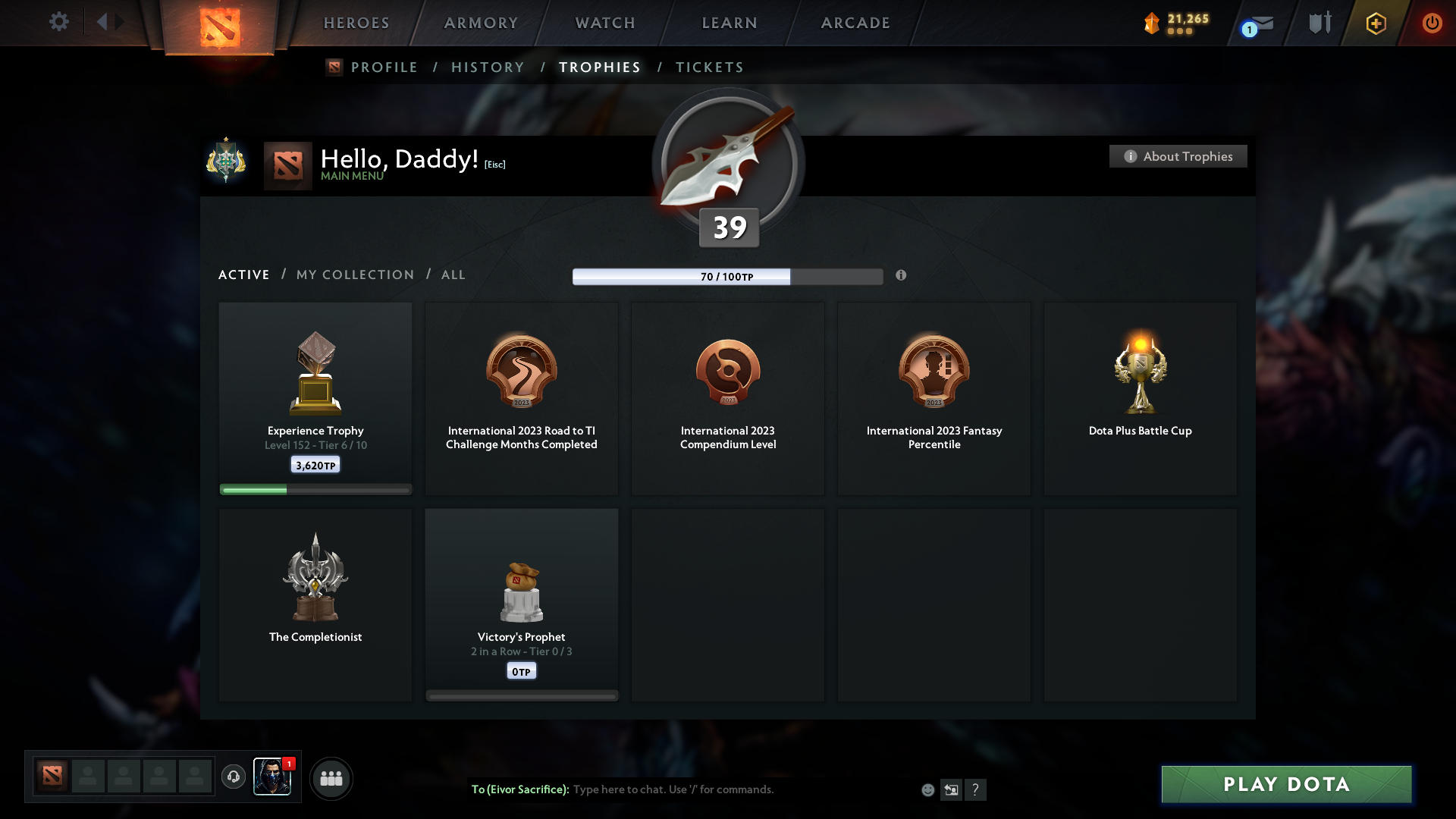Screen dimensions: 1456x819
Task: Click the About Trophies button
Action: pos(1178,156)
